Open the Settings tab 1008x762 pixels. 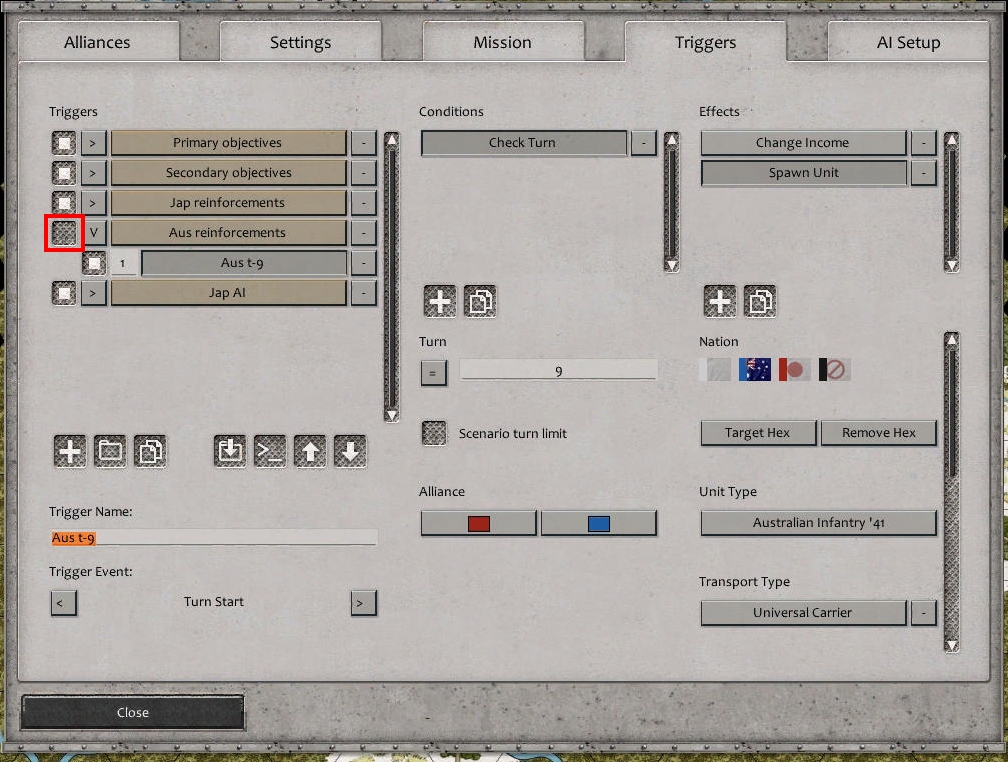(x=300, y=42)
